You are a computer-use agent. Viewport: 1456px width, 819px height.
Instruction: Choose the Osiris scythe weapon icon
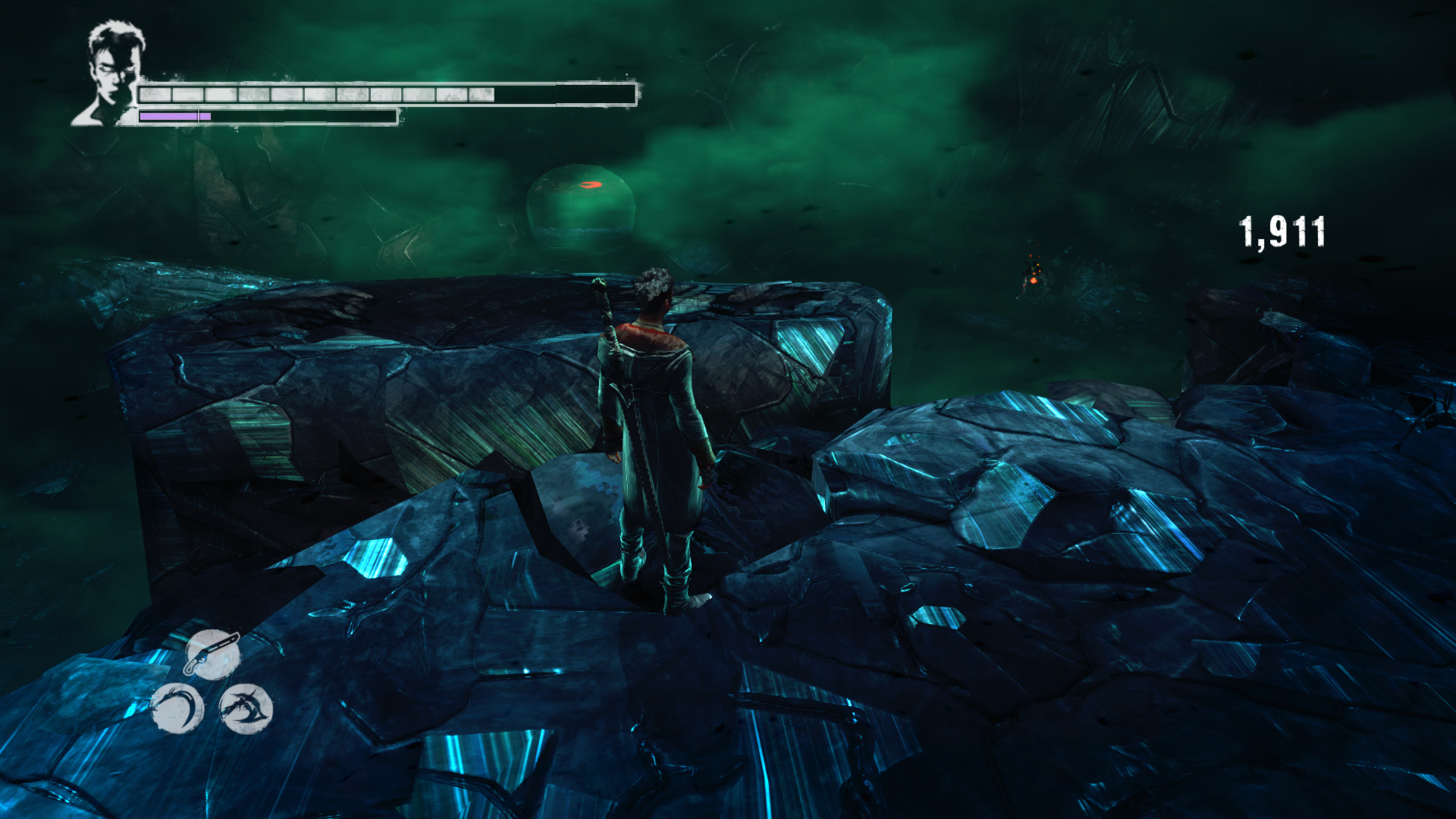click(177, 709)
